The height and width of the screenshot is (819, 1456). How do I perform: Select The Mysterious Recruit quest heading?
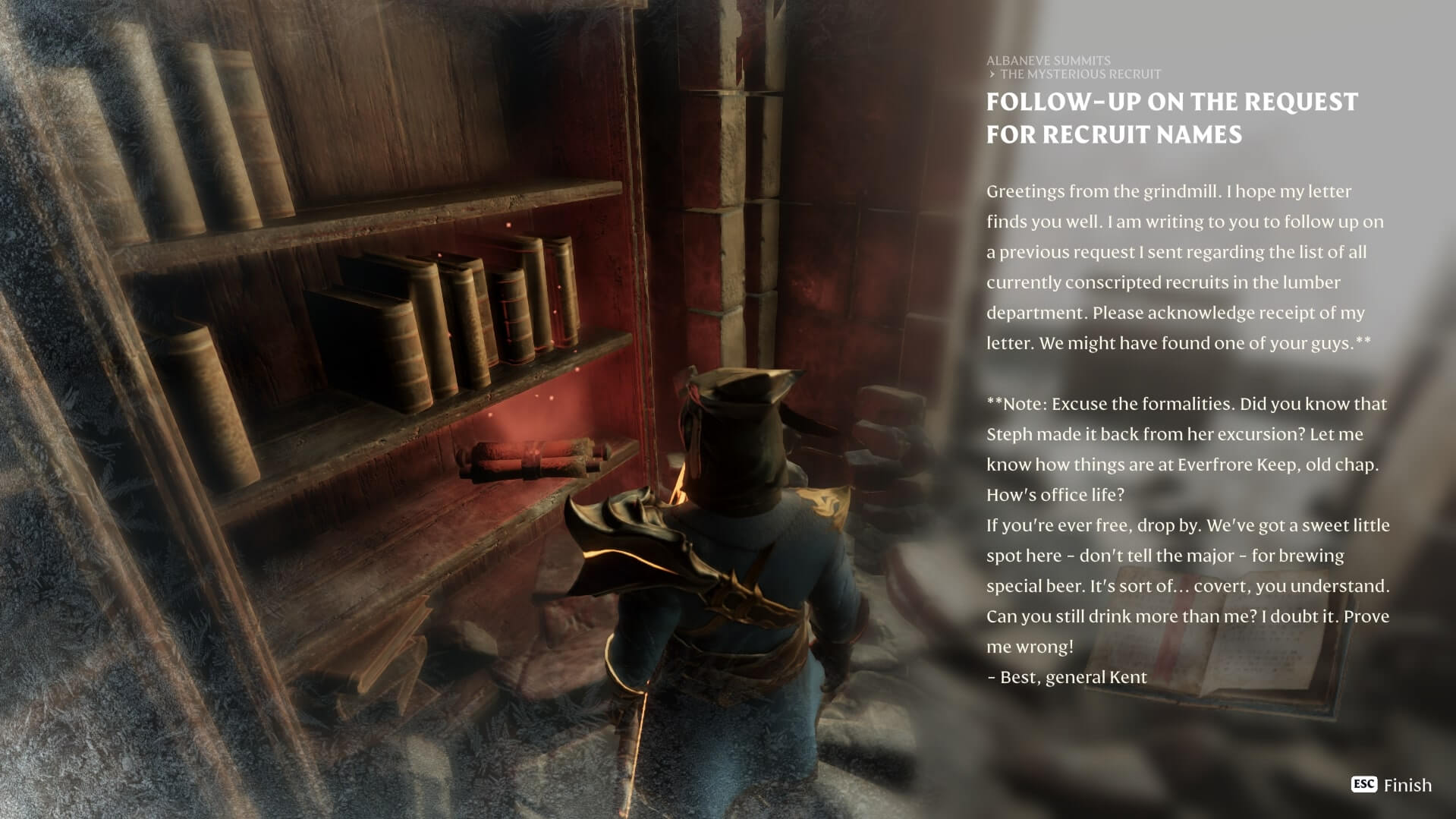[x=1080, y=74]
